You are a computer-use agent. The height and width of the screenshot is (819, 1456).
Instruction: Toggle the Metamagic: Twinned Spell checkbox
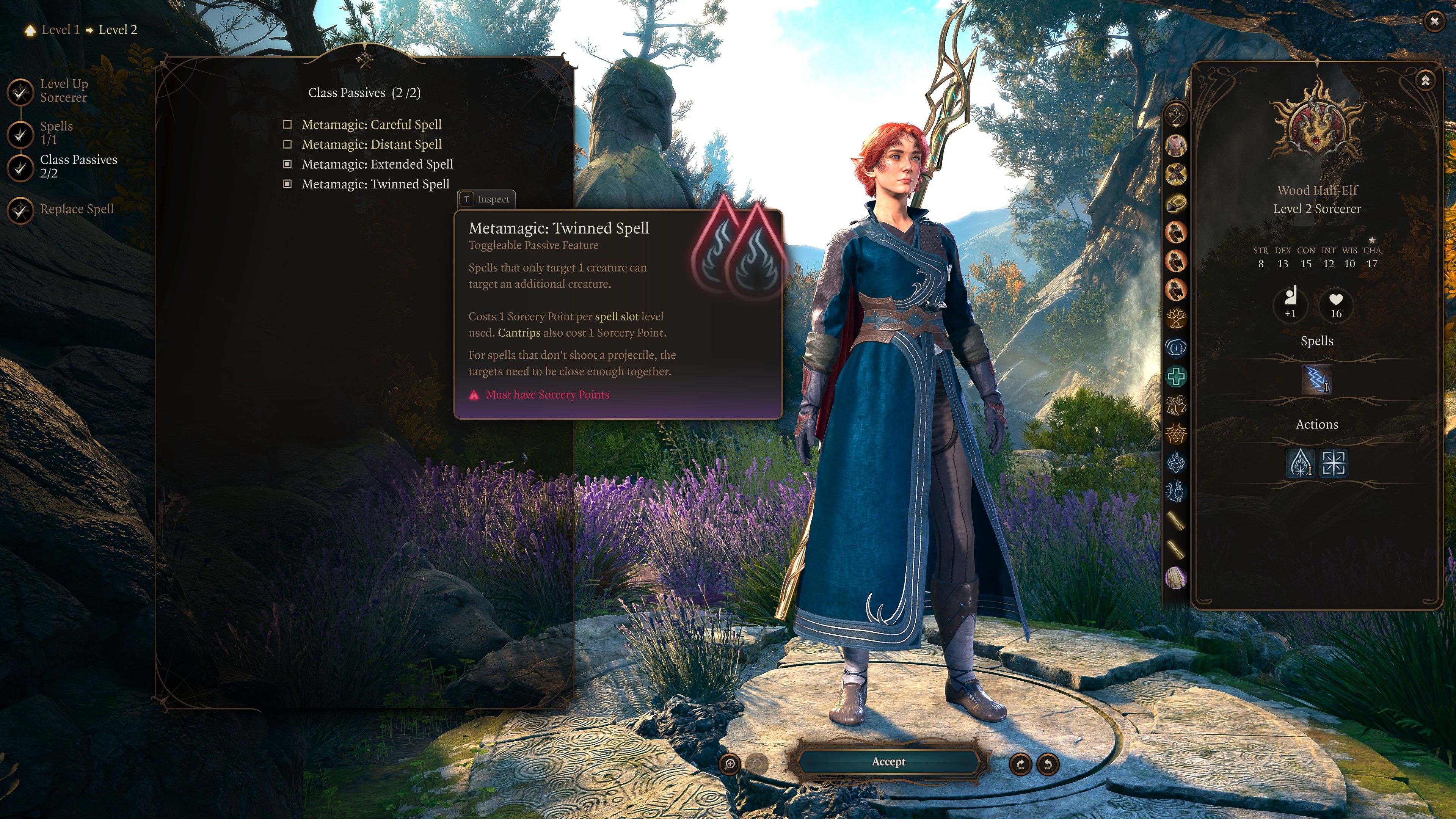coord(287,184)
